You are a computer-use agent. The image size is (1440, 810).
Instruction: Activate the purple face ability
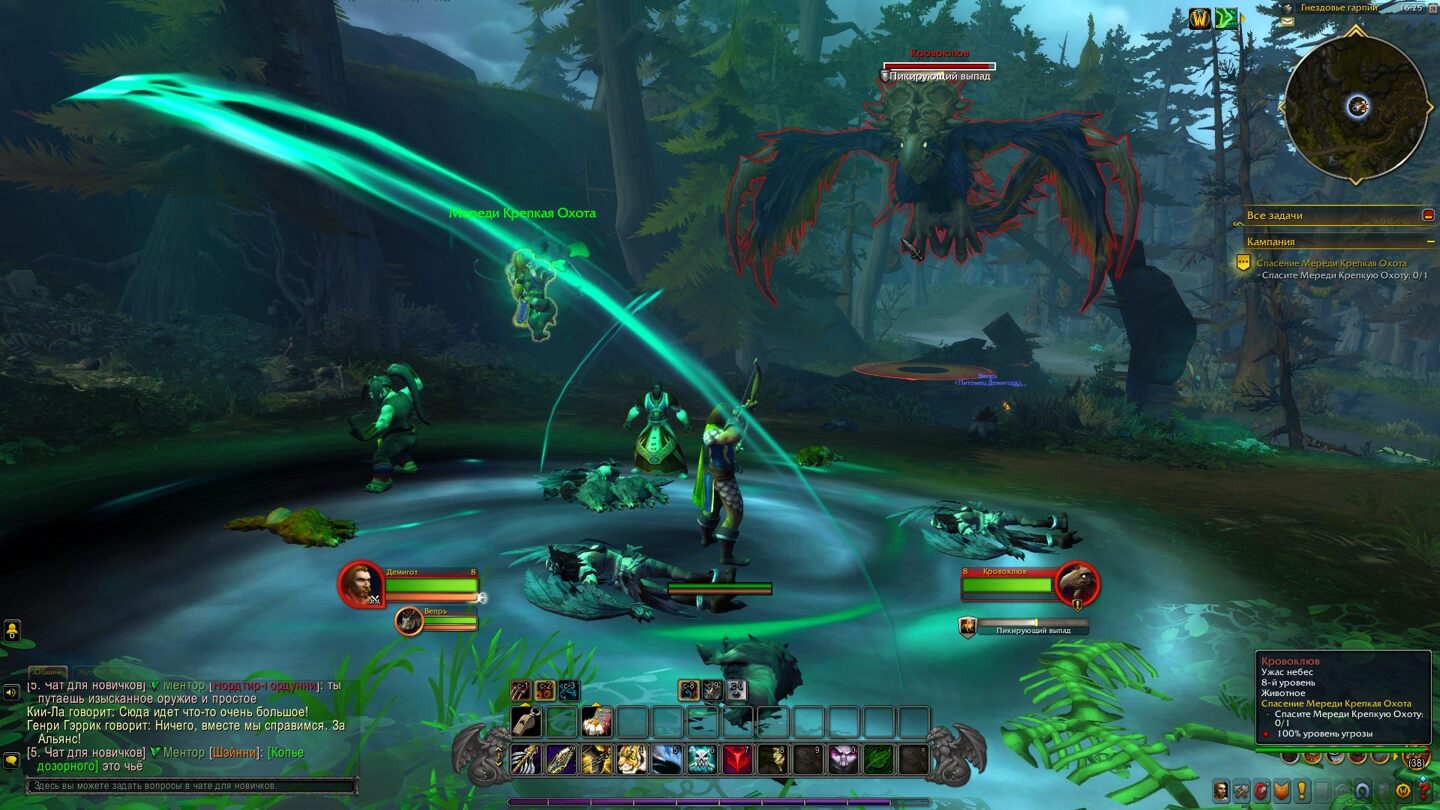click(x=842, y=760)
